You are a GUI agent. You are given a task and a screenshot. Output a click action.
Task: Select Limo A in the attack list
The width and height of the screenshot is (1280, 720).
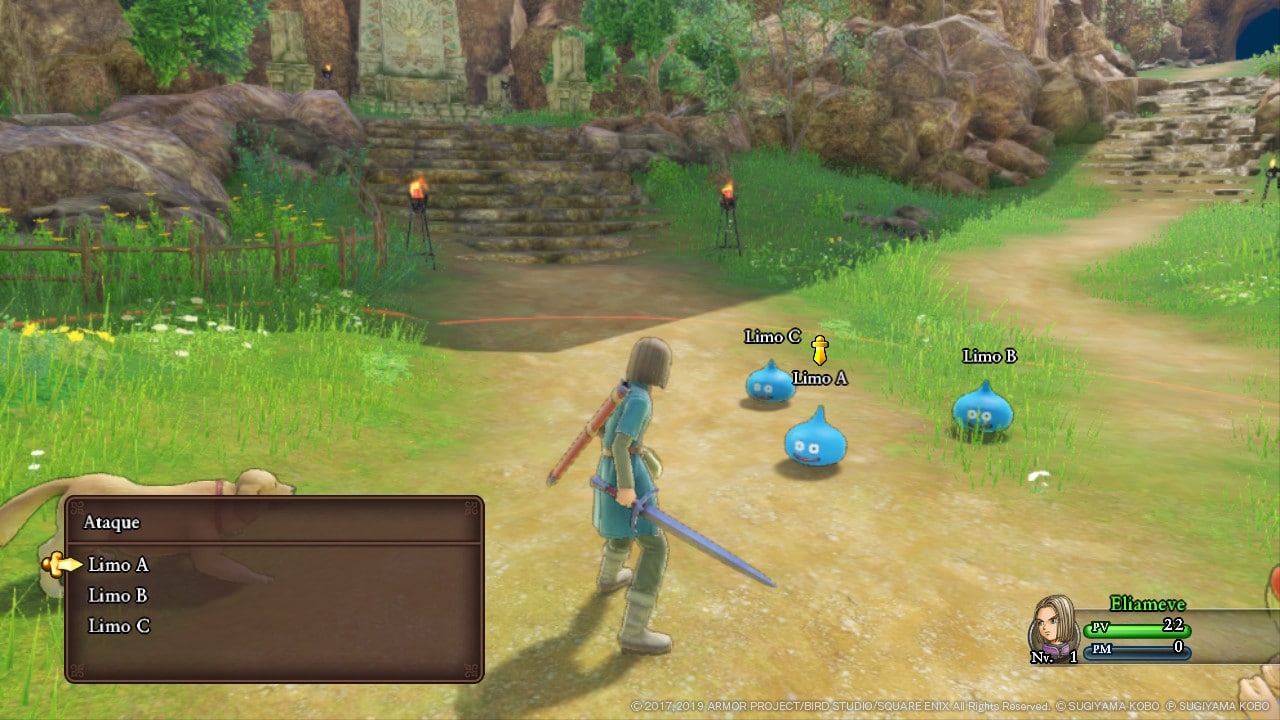[118, 565]
